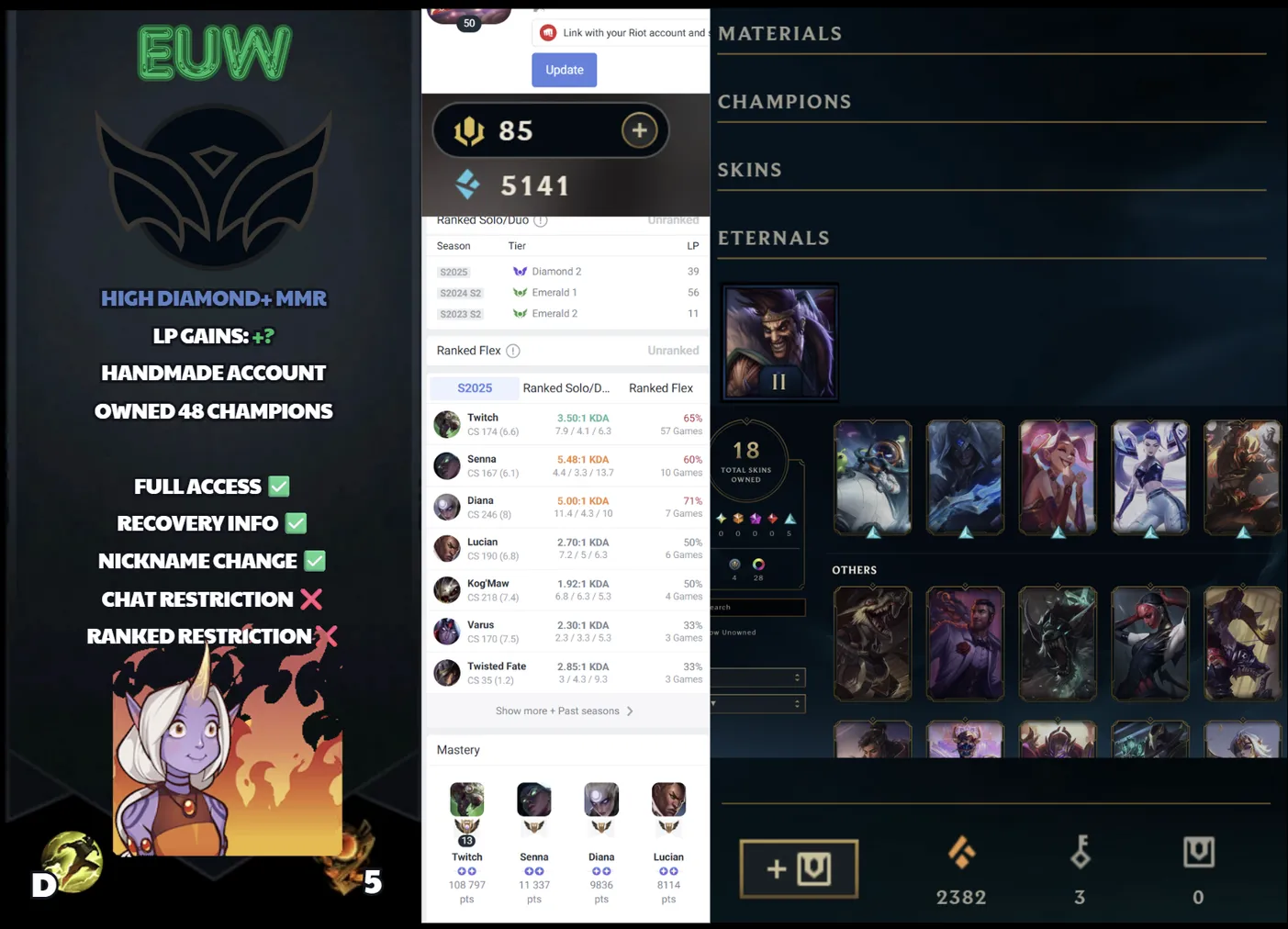1288x929 pixels.
Task: Open the ETERNALS loot category
Action: pos(774,238)
